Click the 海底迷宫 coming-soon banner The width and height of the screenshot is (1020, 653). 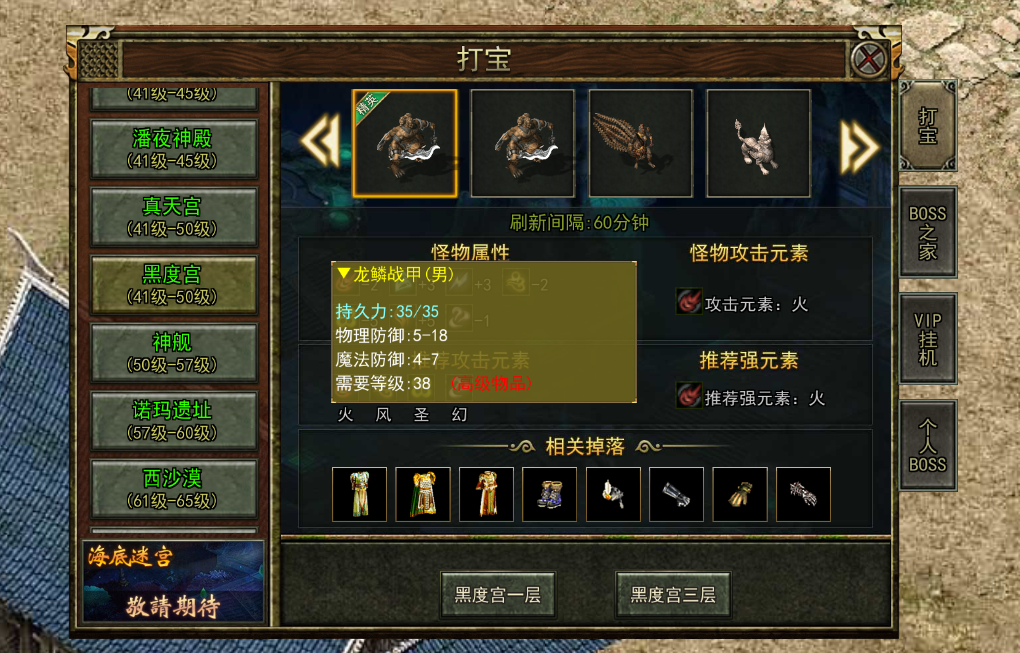(x=173, y=582)
